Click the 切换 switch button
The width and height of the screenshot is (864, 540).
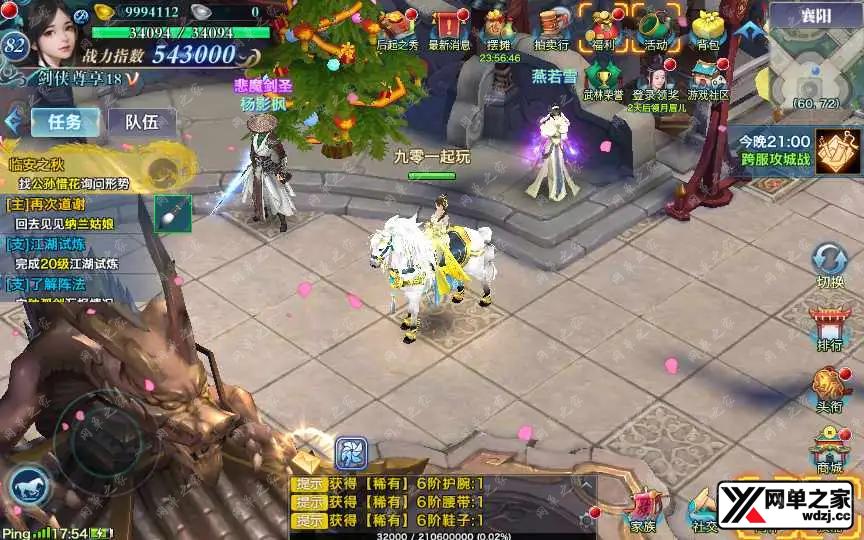(x=829, y=264)
